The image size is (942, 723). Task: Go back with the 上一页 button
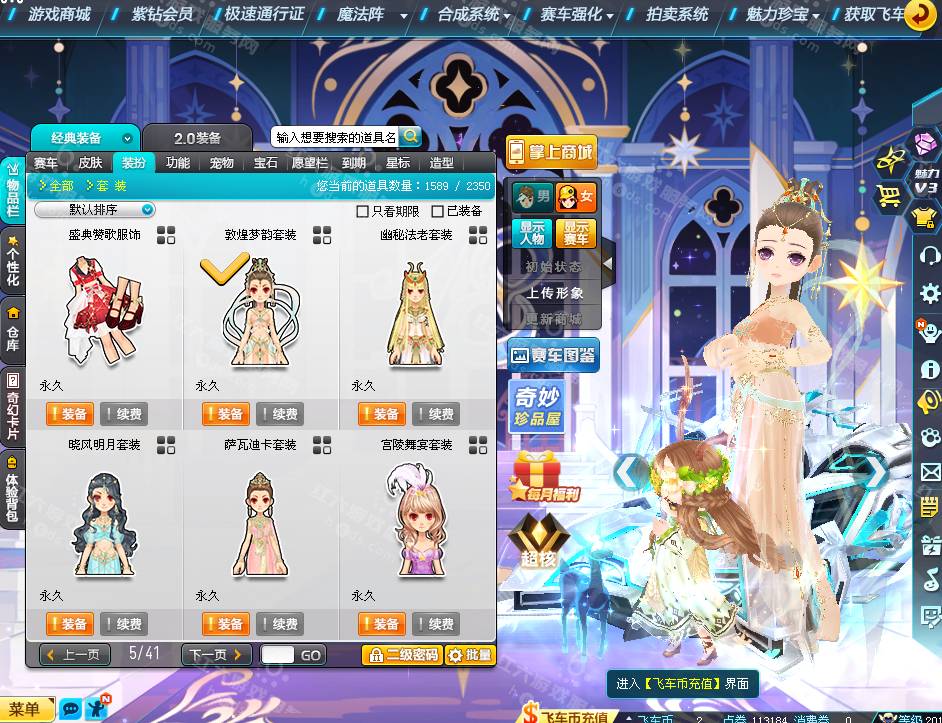75,655
